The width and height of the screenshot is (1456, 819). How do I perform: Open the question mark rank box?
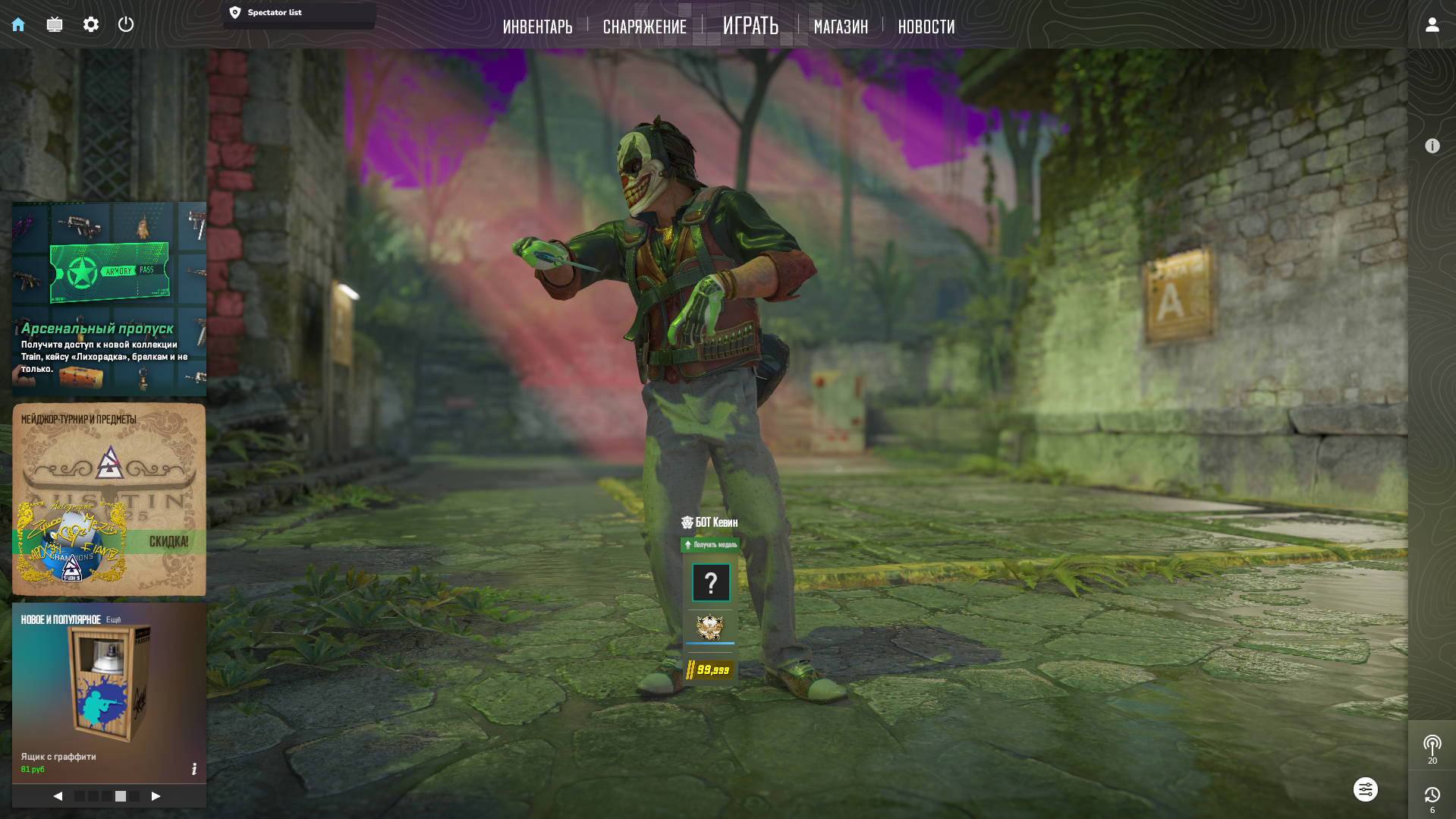click(x=711, y=583)
